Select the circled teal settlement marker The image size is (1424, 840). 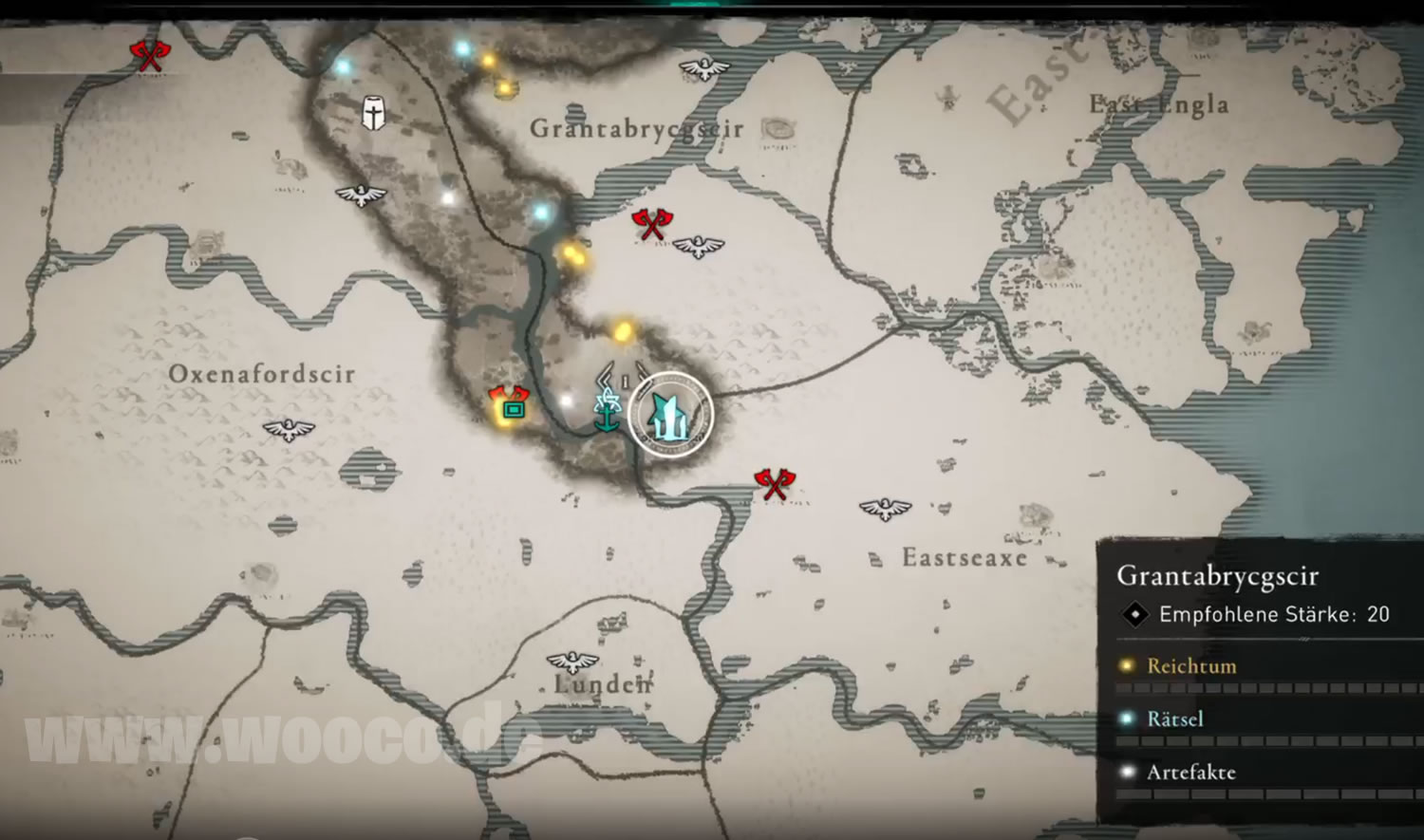(x=670, y=415)
